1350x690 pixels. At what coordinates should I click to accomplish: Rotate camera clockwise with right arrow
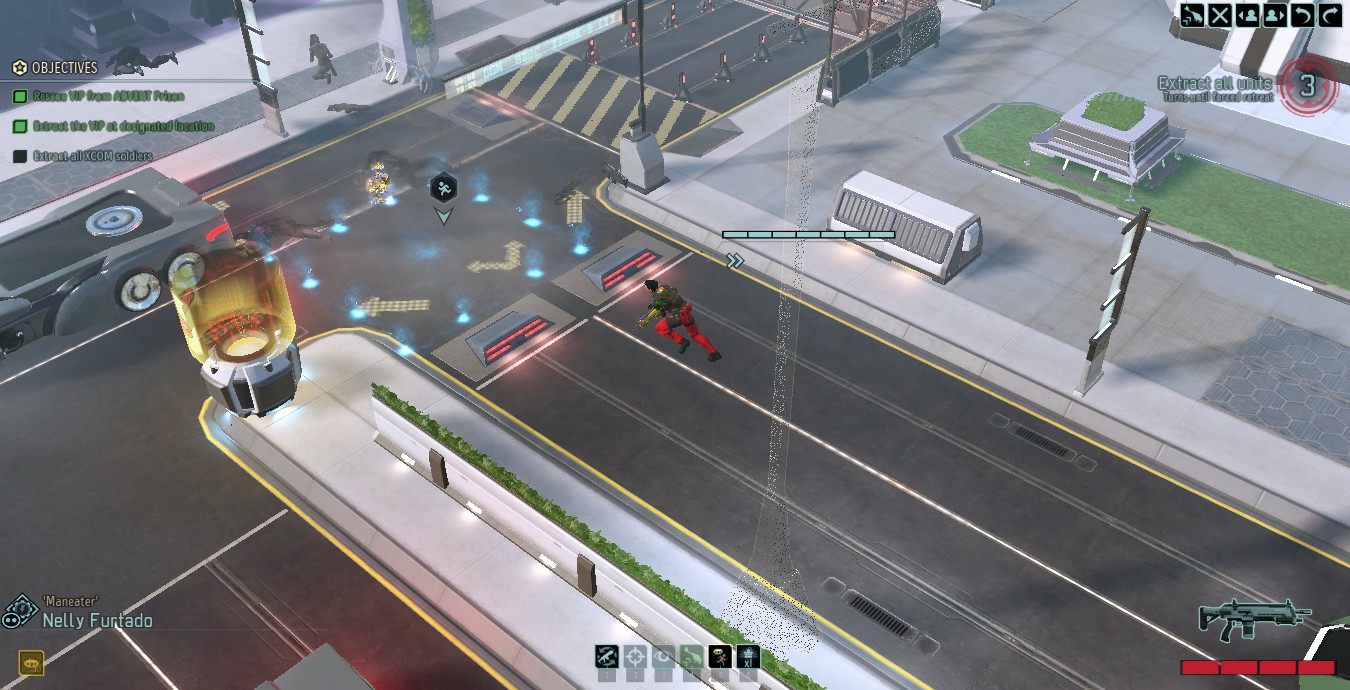(1330, 14)
